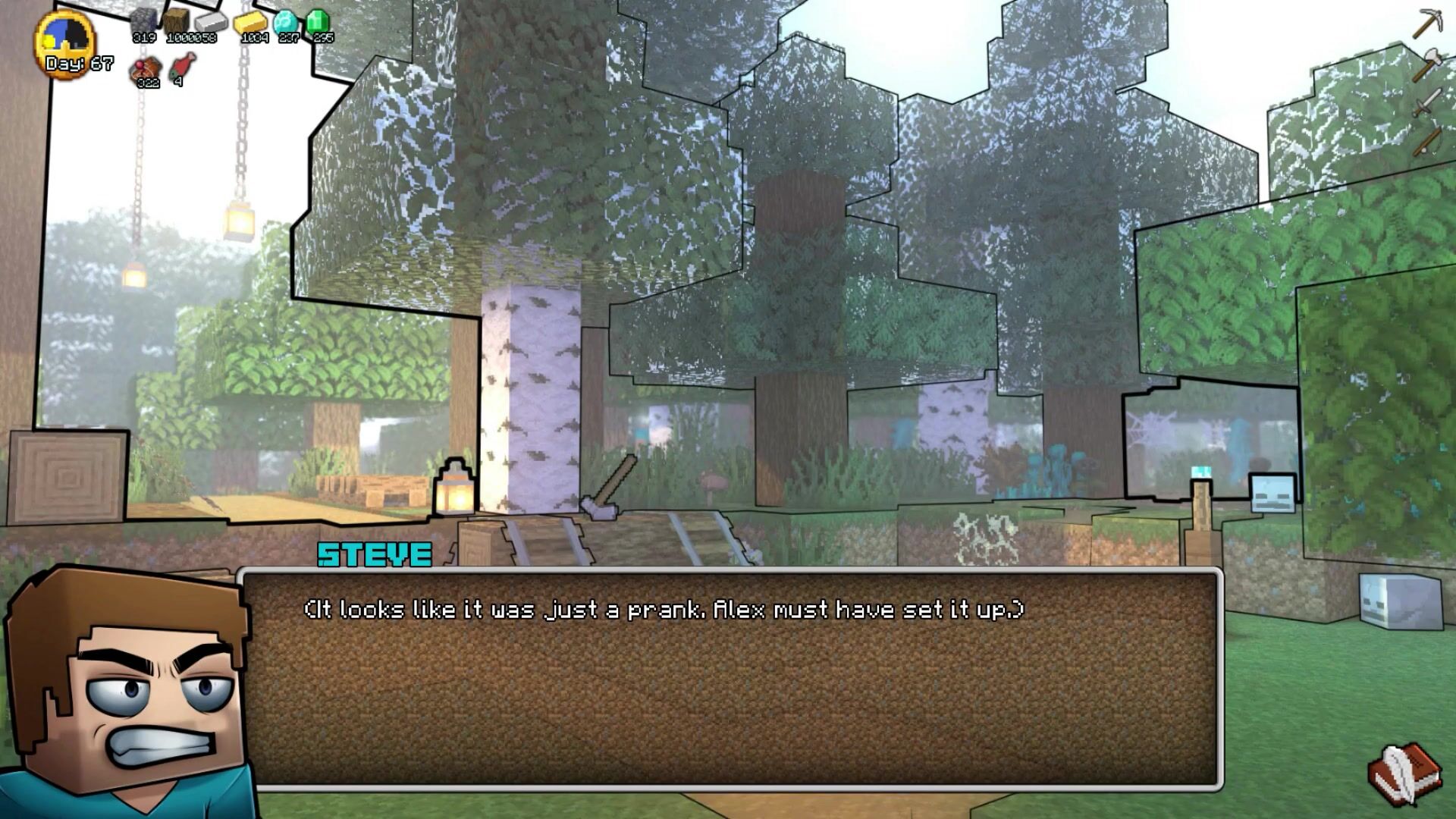
Task: Click the iron ingot resource icon
Action: tap(212, 20)
